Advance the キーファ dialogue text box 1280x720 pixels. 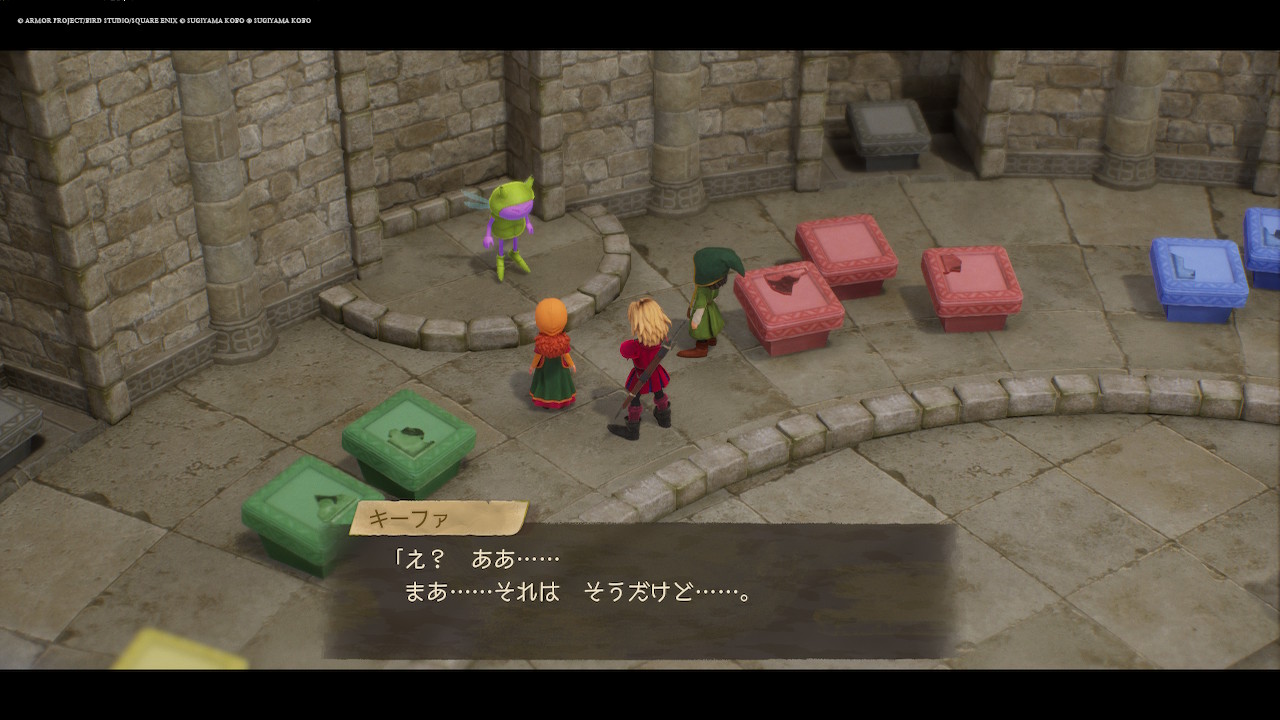[640, 590]
